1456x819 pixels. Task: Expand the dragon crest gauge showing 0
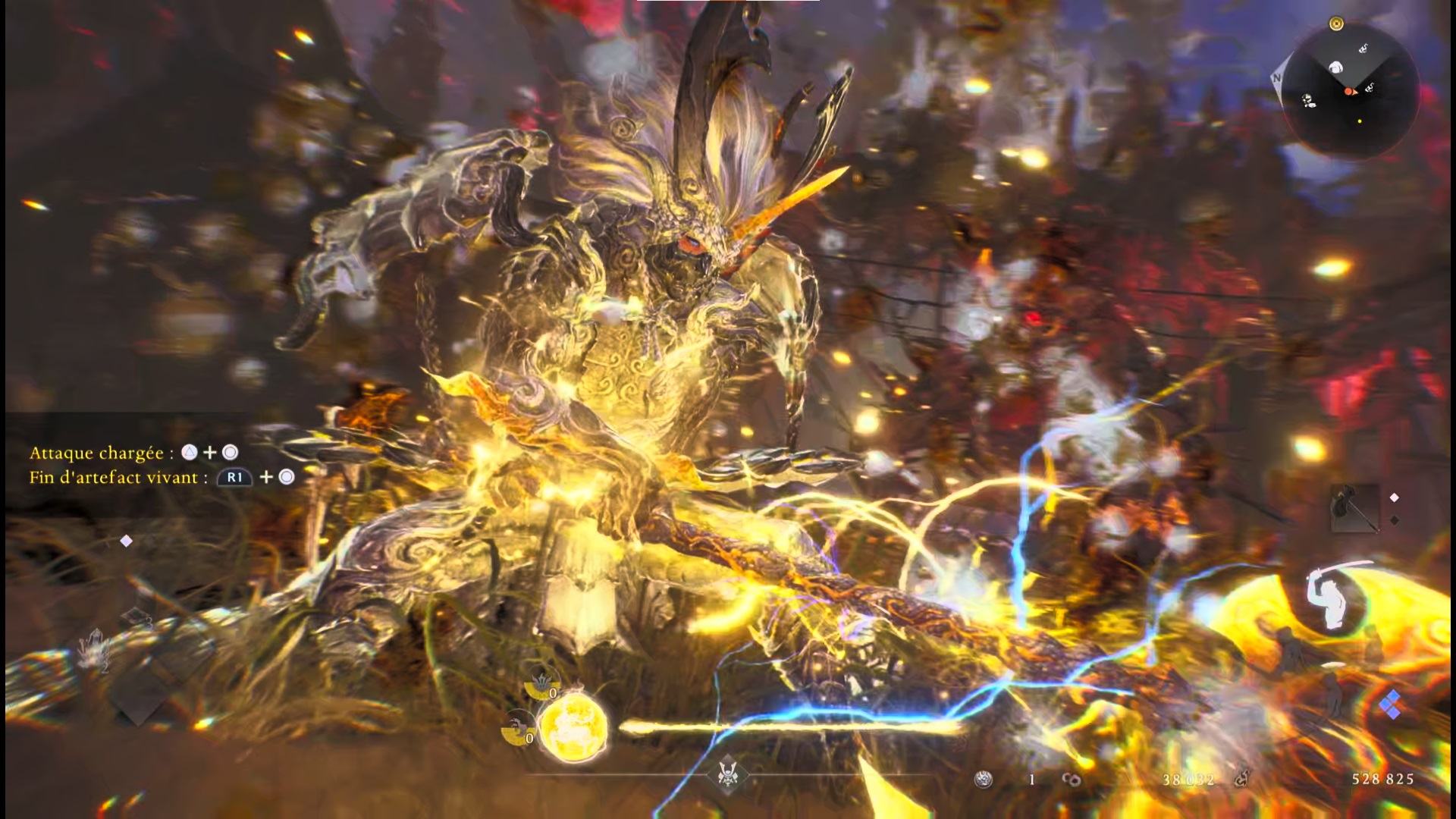(x=541, y=686)
